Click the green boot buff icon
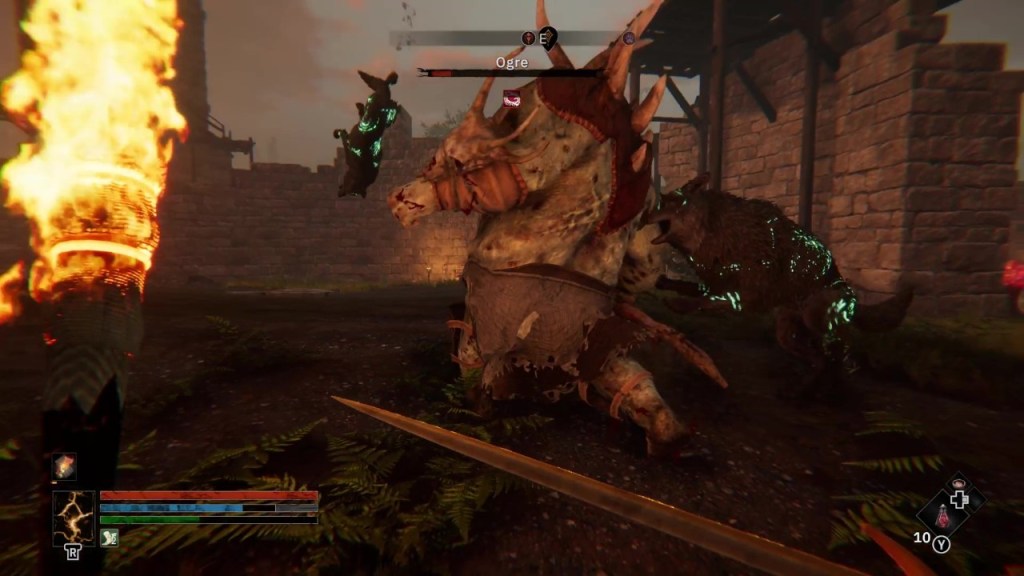Image resolution: width=1024 pixels, height=576 pixels. click(x=109, y=538)
